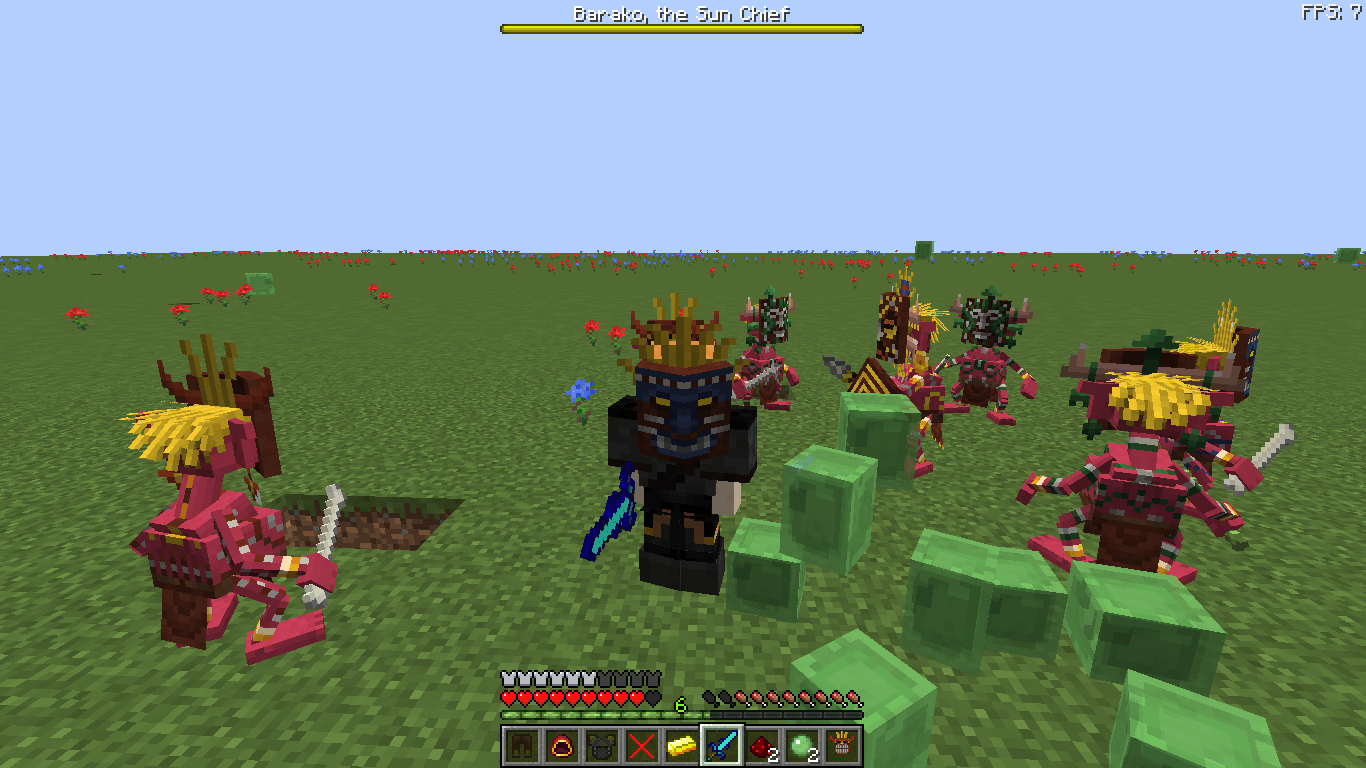Select the redstone dust stack of two
This screenshot has height=768, width=1366.
[x=763, y=747]
